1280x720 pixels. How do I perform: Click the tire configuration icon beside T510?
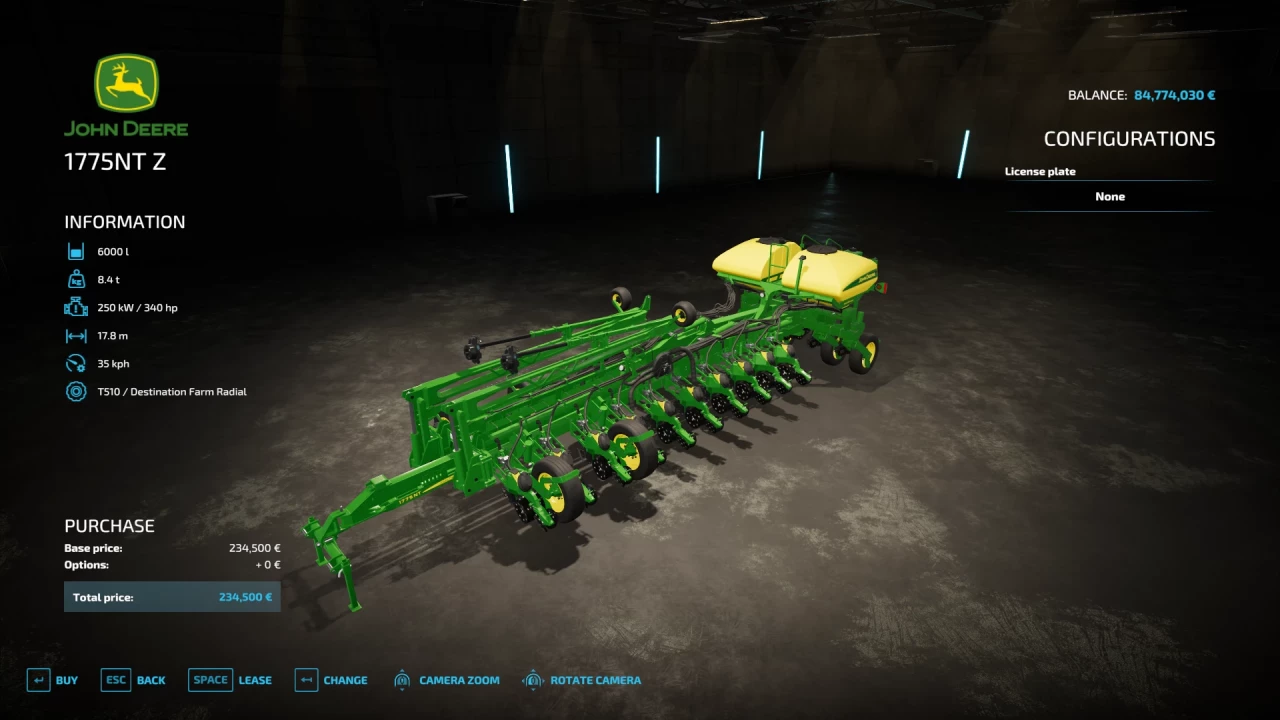tap(76, 391)
